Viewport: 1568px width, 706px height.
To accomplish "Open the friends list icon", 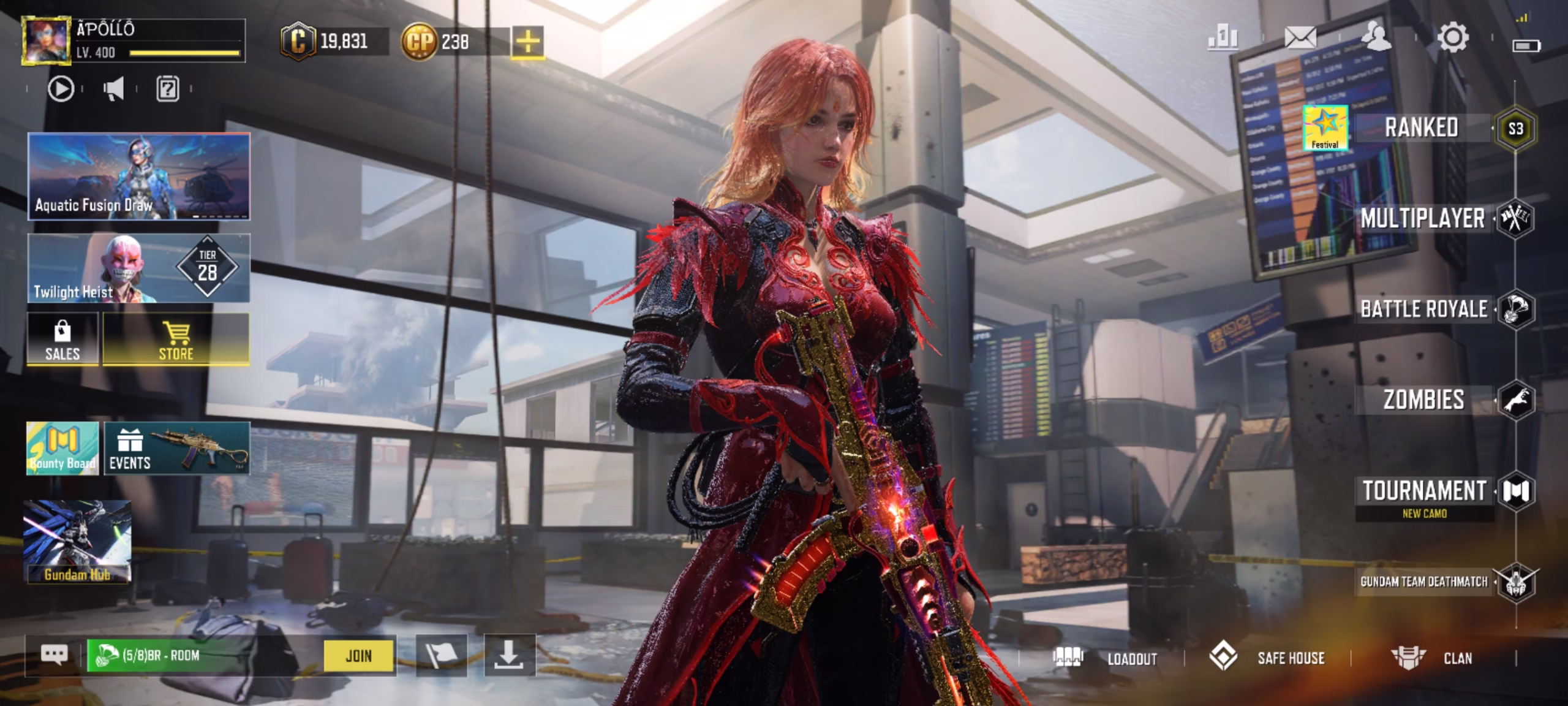I will click(1376, 37).
